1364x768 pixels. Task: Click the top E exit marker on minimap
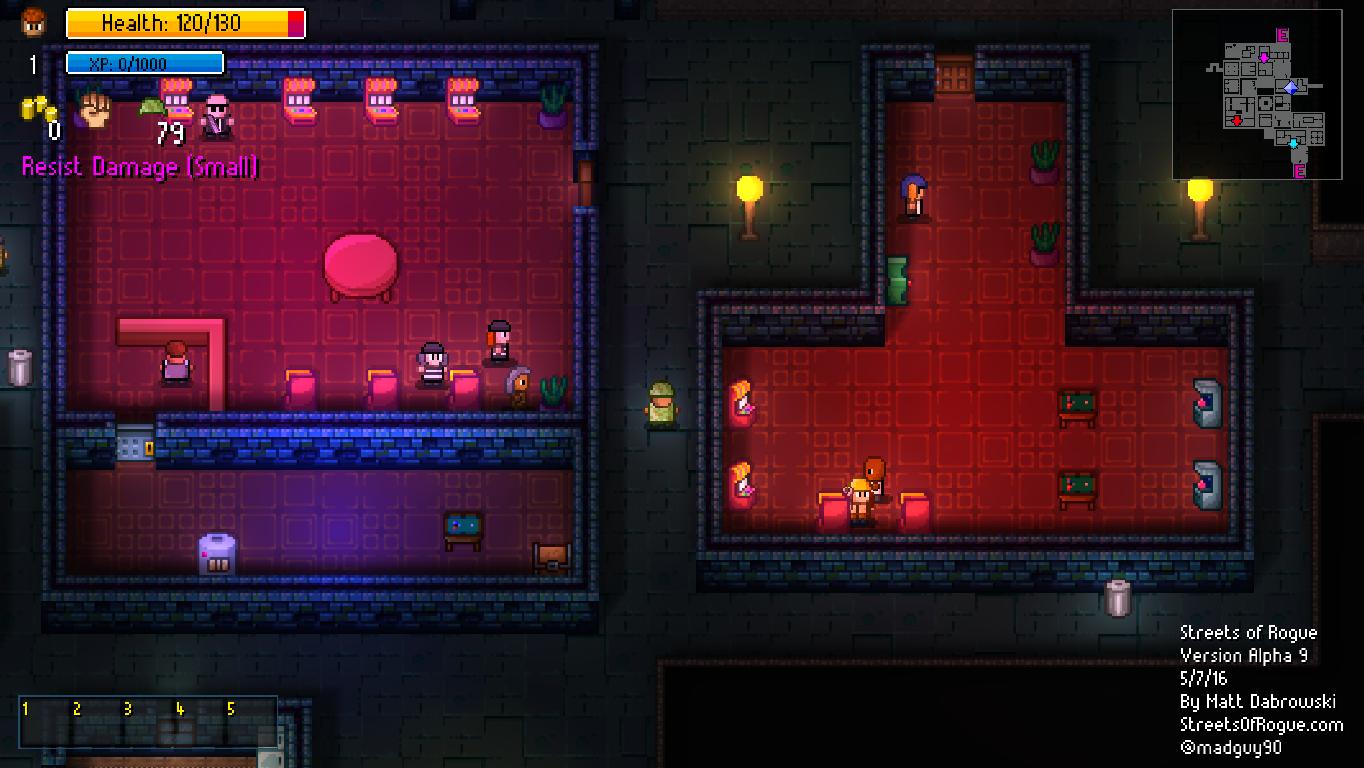click(1283, 36)
